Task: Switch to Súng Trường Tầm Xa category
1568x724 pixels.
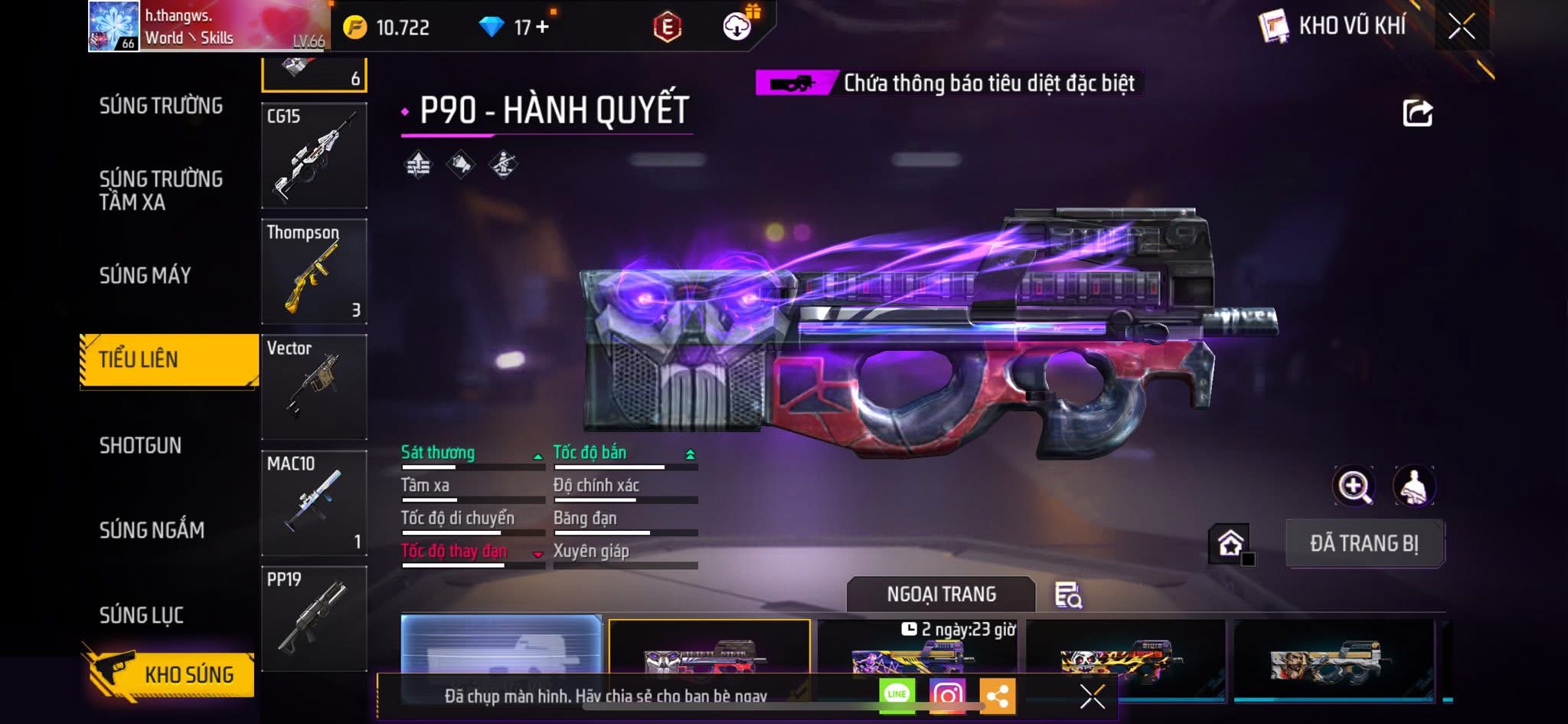Action: click(161, 190)
